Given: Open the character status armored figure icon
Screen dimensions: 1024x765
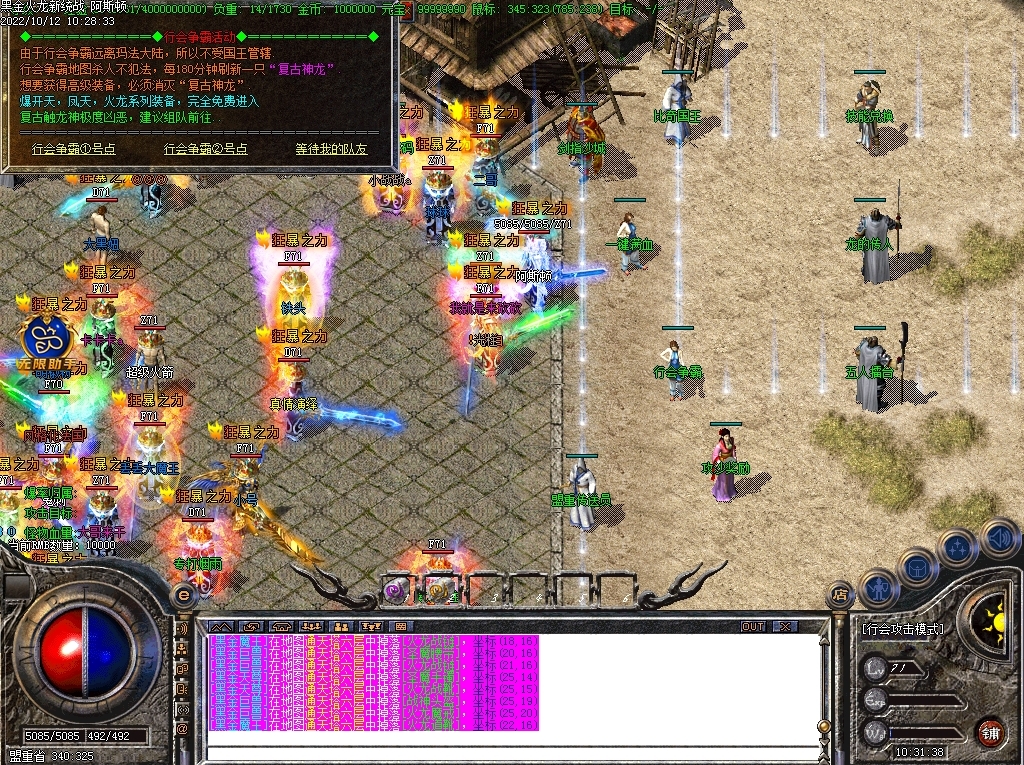Looking at the screenshot, I should pos(877,590).
